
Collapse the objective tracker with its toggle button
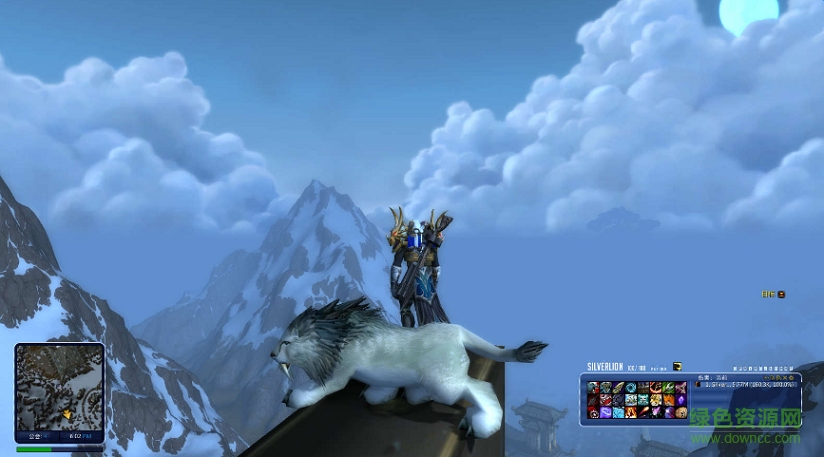[x=781, y=294]
